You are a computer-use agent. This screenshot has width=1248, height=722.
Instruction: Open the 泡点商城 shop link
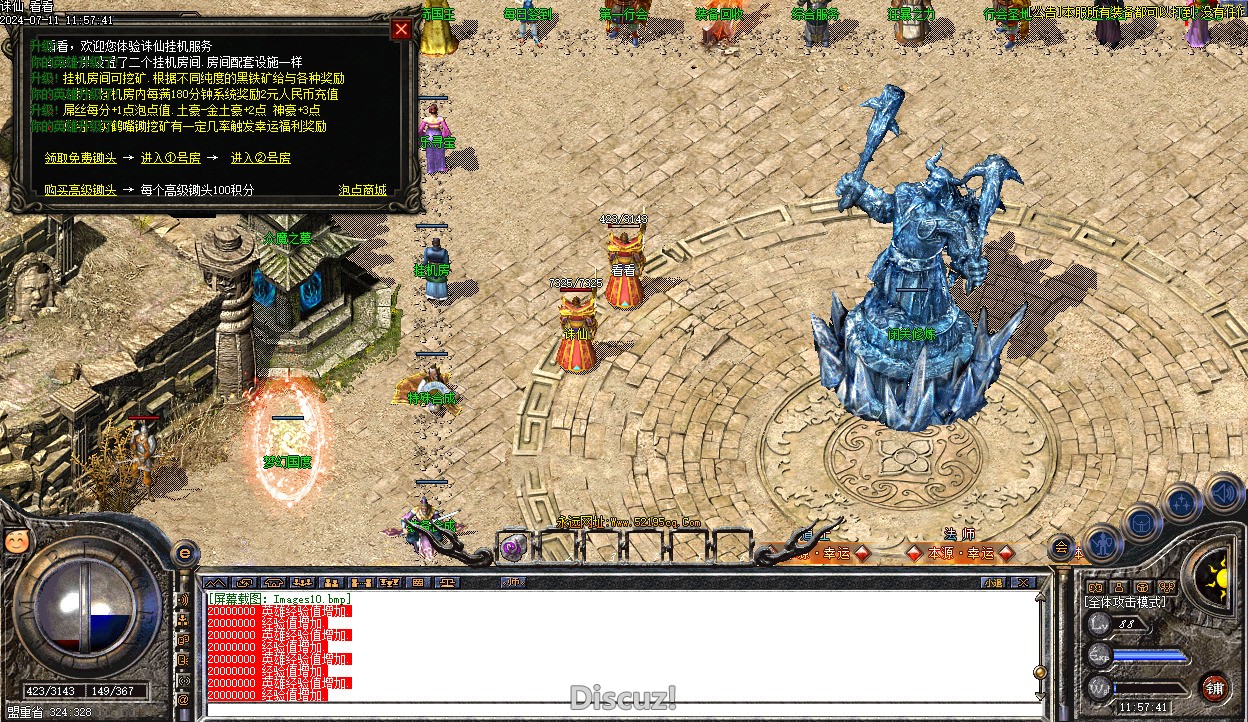pyautogui.click(x=362, y=190)
